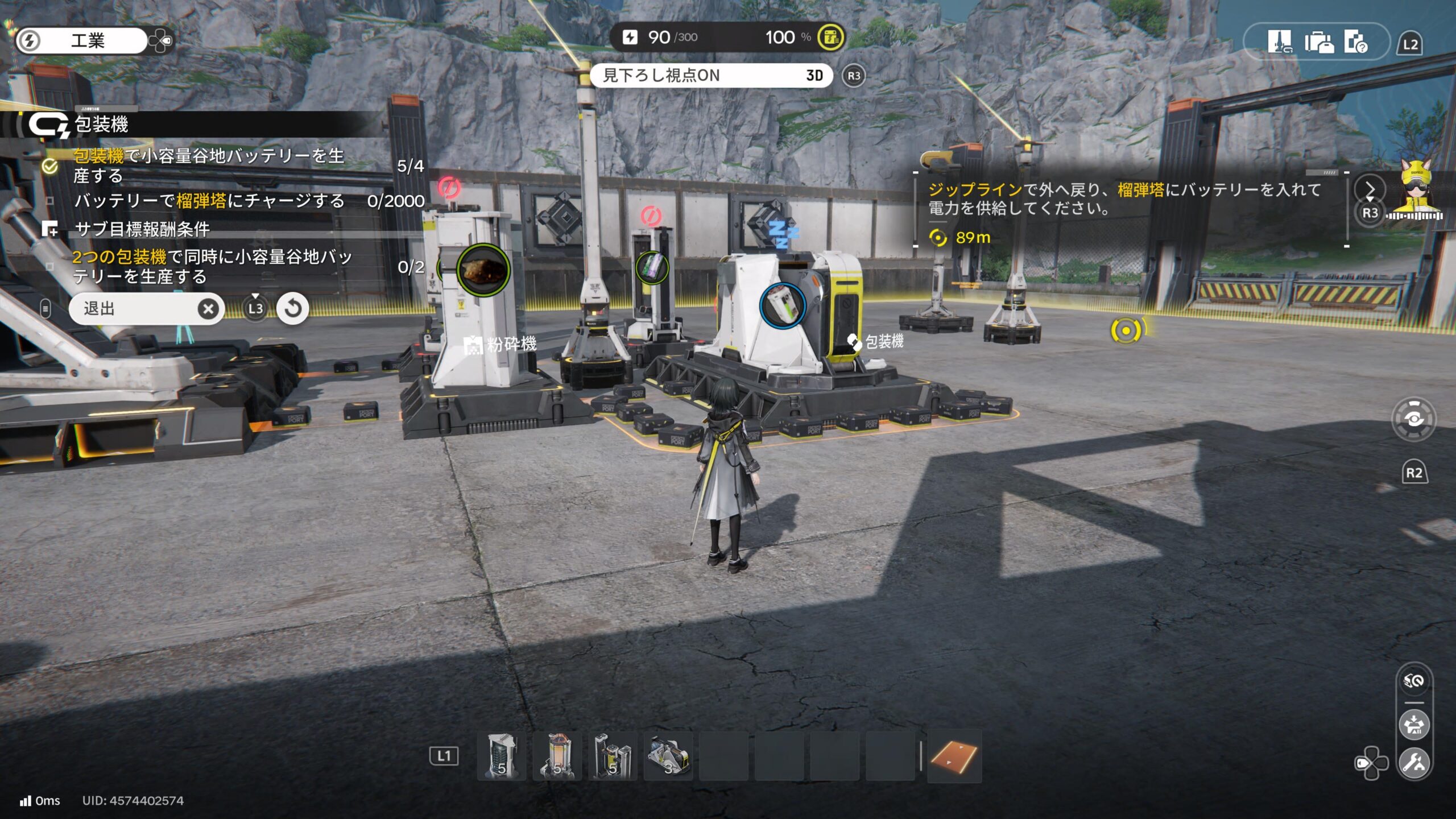The width and height of the screenshot is (1456, 819).
Task: Open the yellow power storage icon
Action: coord(830,38)
